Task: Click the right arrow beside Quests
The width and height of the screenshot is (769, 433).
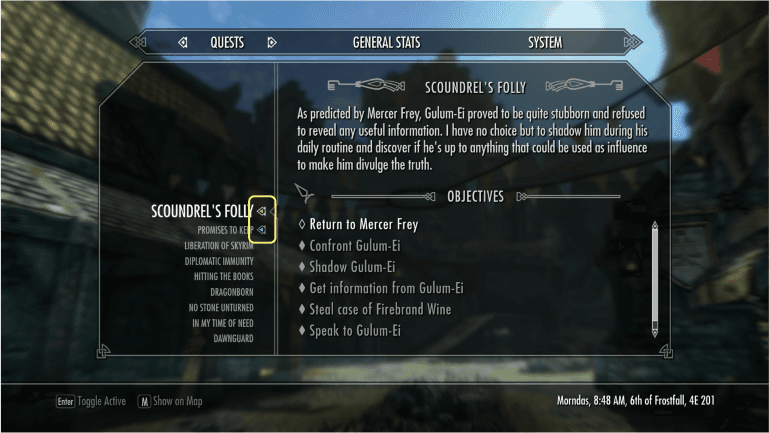Action: pos(271,43)
